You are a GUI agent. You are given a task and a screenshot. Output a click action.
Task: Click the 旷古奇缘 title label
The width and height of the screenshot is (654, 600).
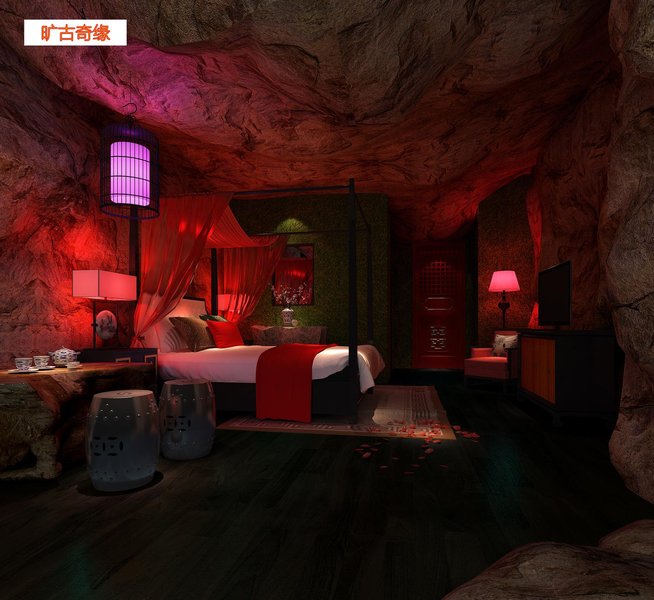pos(75,32)
